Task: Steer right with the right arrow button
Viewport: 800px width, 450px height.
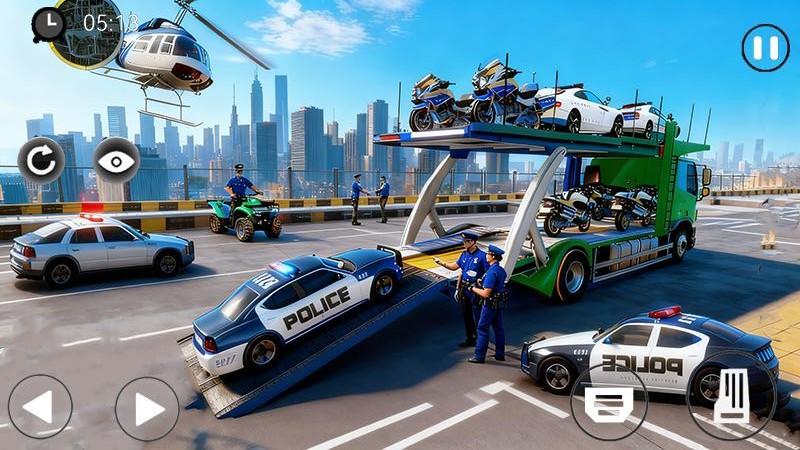Action: click(x=147, y=408)
